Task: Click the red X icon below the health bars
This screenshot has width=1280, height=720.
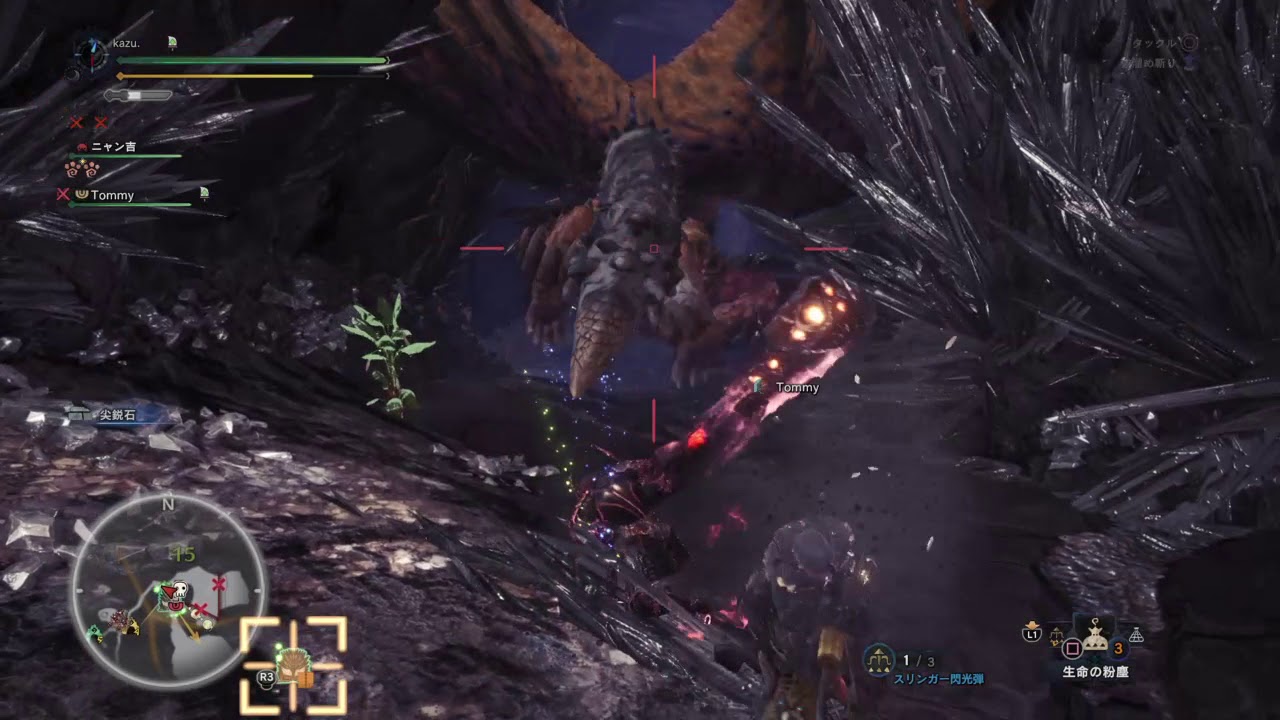Action: 76,123
